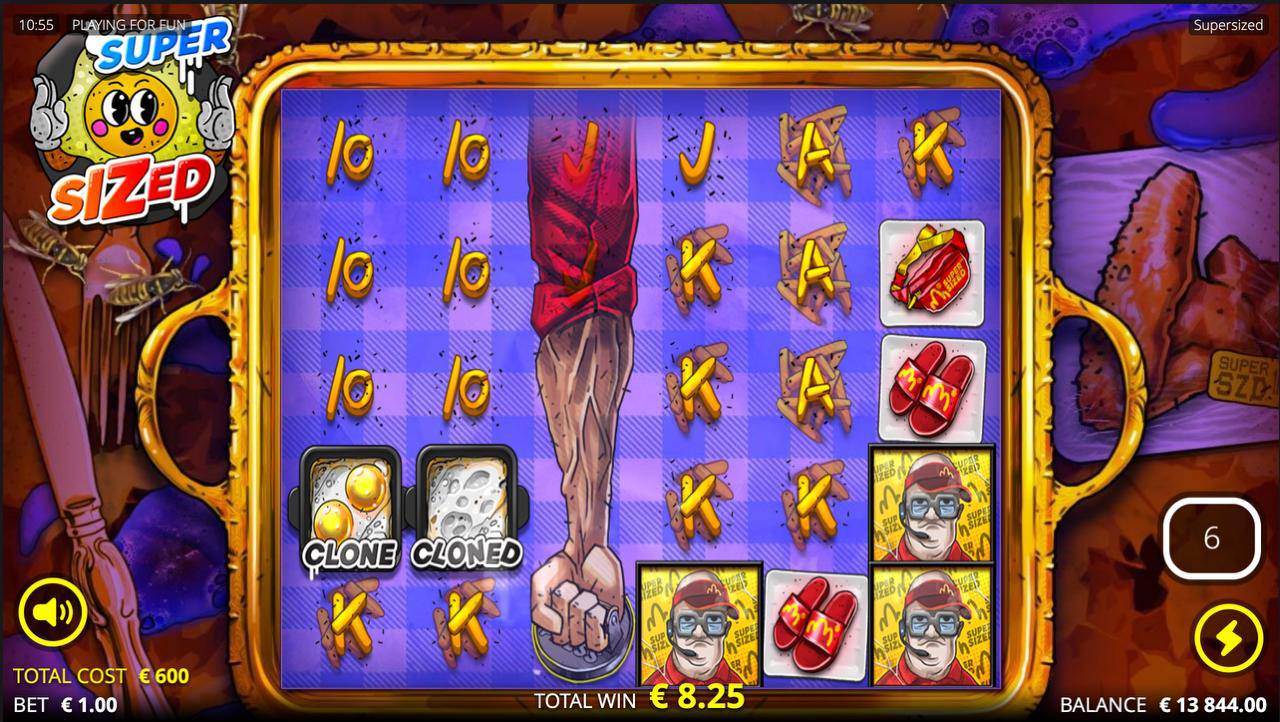This screenshot has width=1280, height=722.
Task: Activate the lightning bolt turbo button
Action: point(1227,637)
